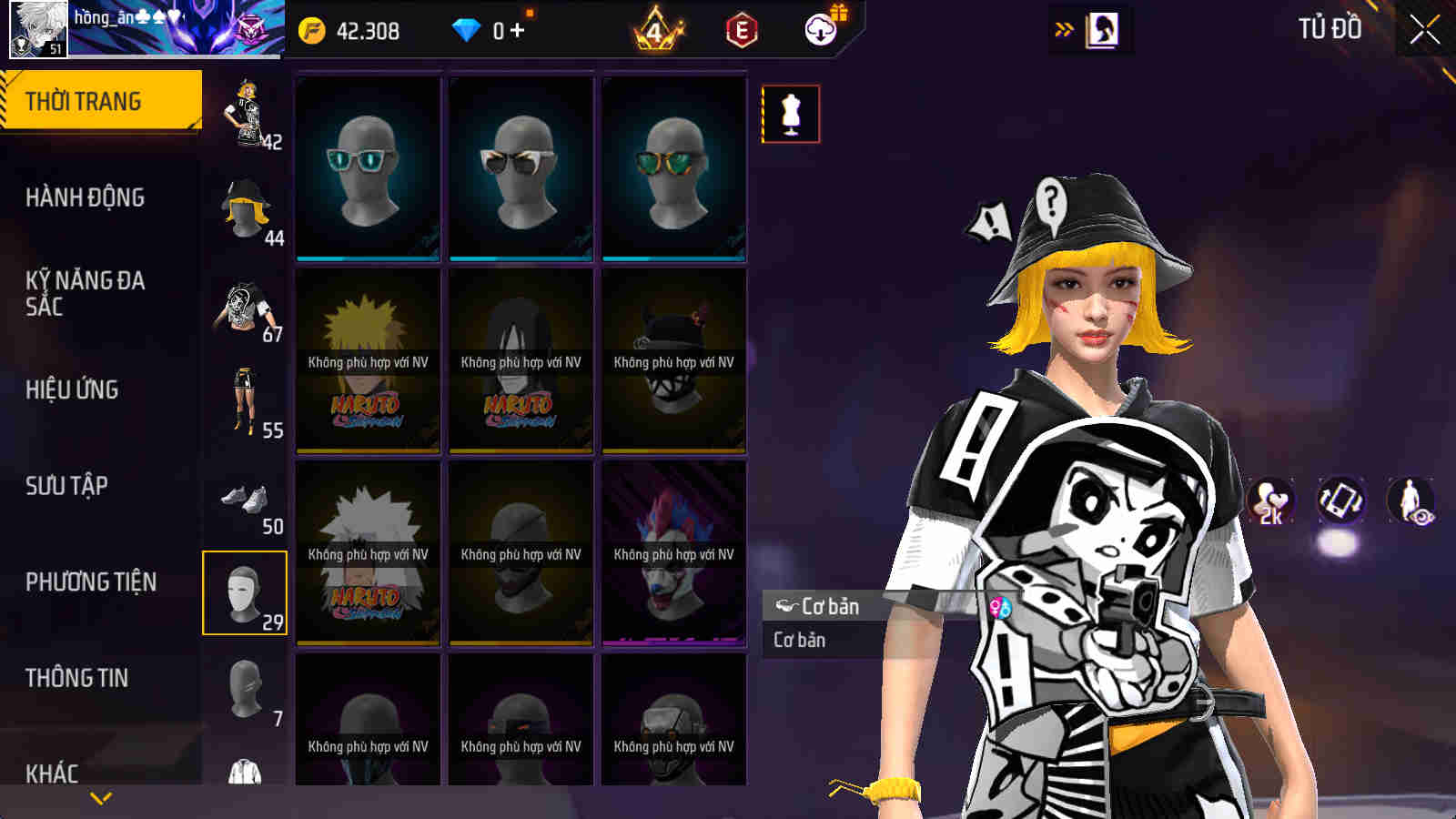Toggle the teal-lens sunglasses equip slot

[x=367, y=168]
